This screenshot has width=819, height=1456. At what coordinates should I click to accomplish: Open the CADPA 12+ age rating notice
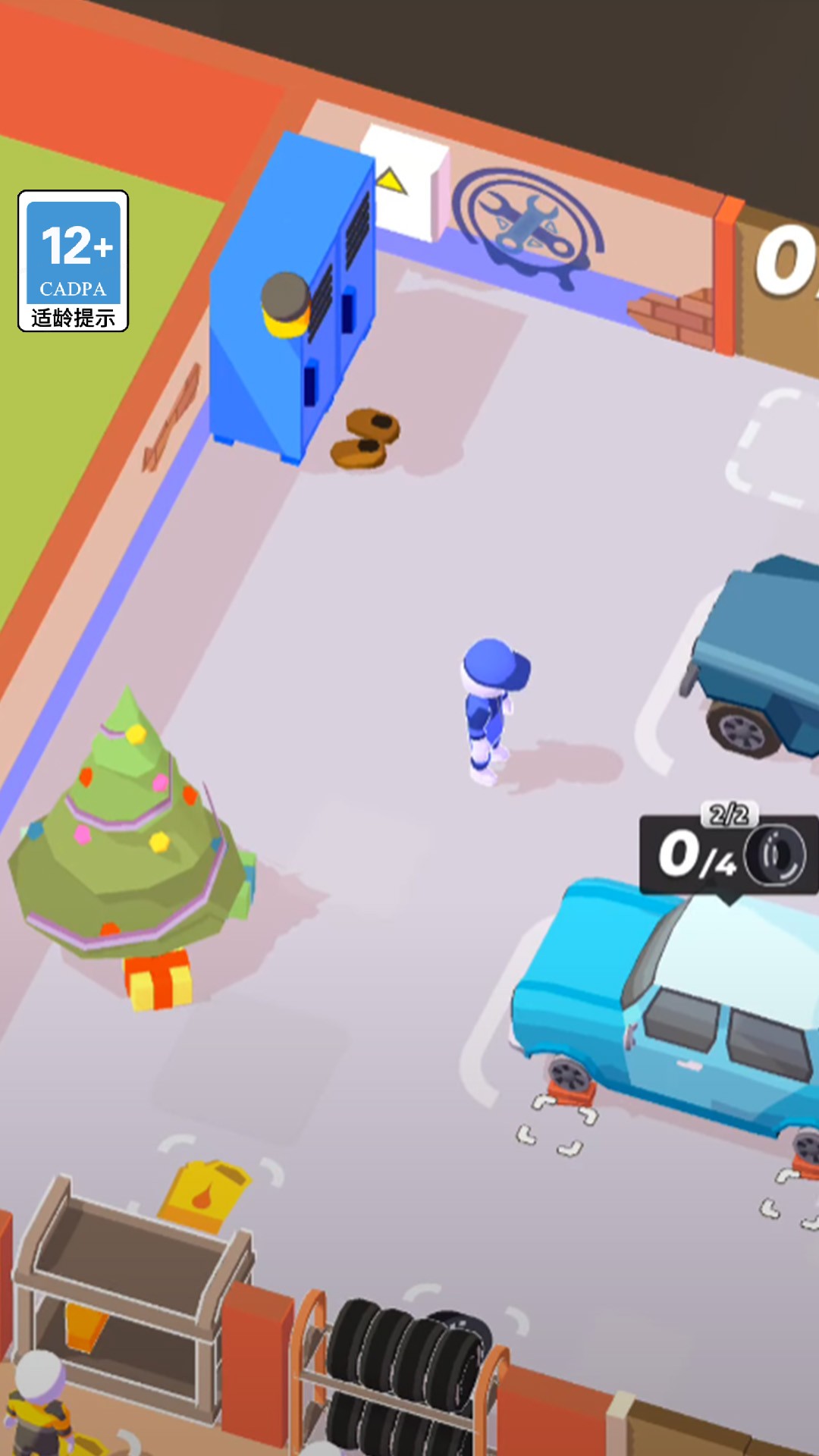(73, 261)
